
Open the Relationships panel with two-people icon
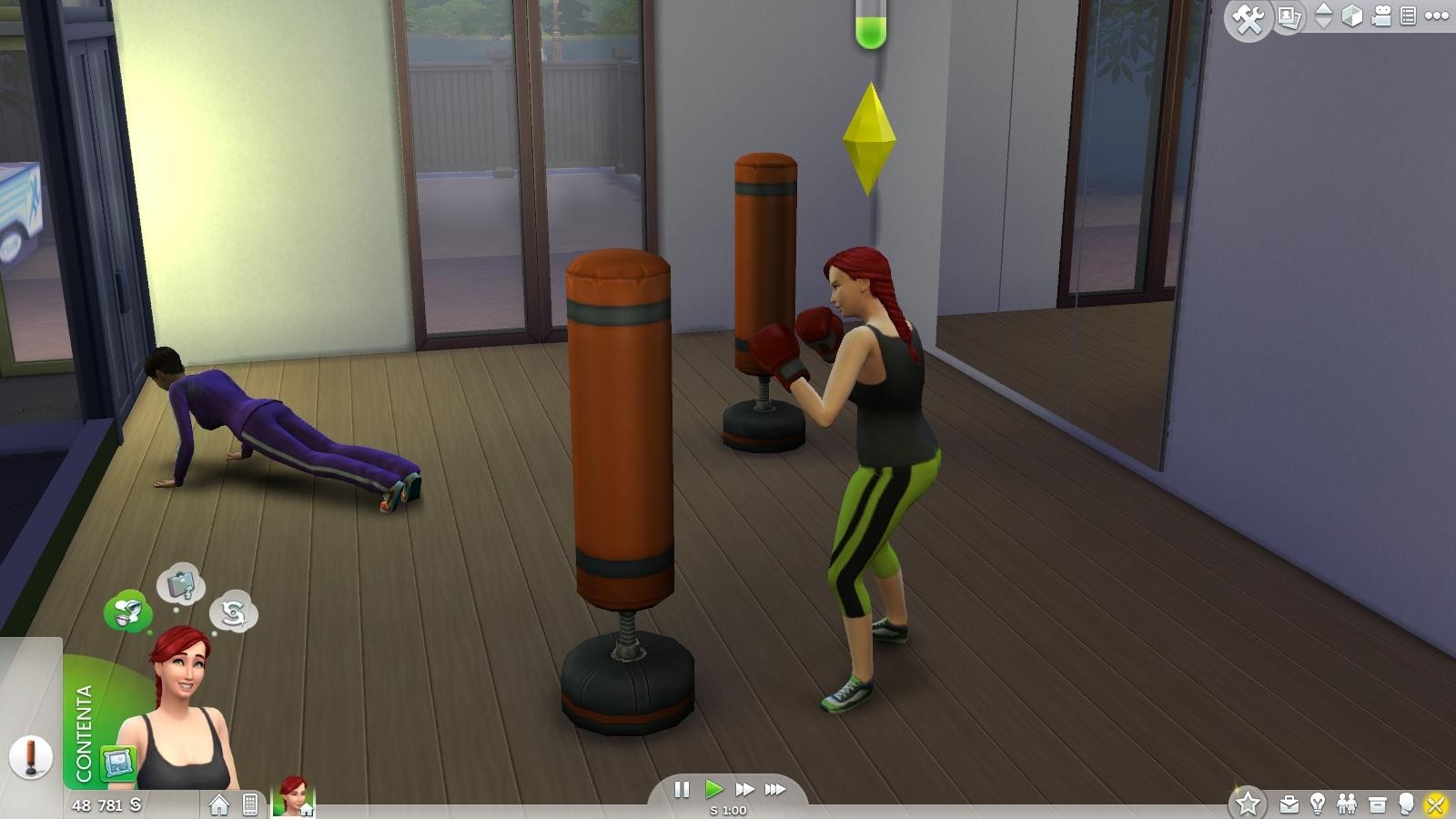pos(1348,804)
